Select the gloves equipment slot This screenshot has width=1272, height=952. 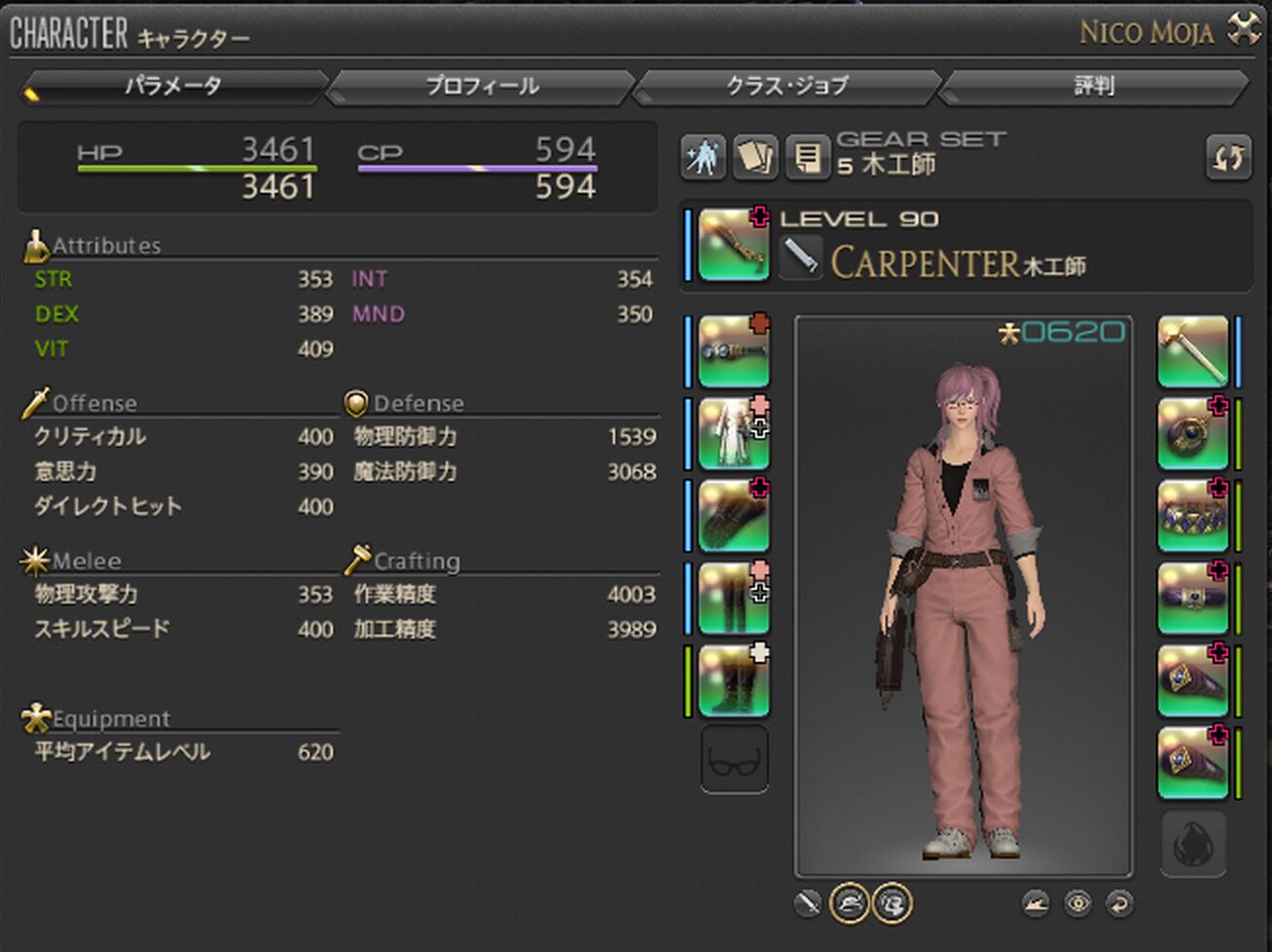[734, 516]
